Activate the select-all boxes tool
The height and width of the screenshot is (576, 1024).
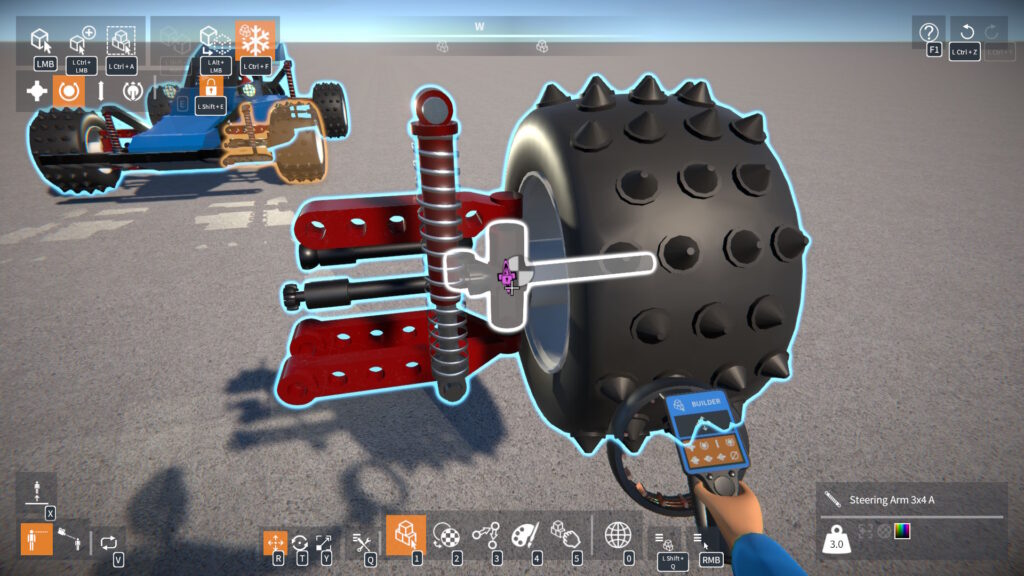click(x=121, y=41)
